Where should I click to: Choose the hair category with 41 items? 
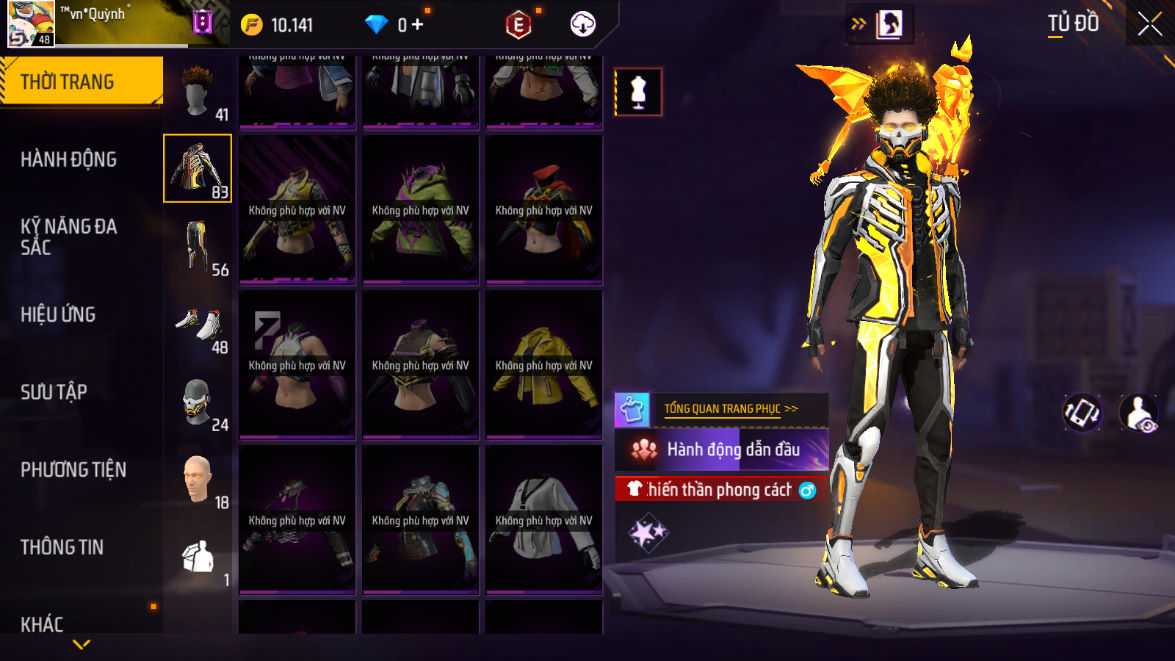(198, 91)
